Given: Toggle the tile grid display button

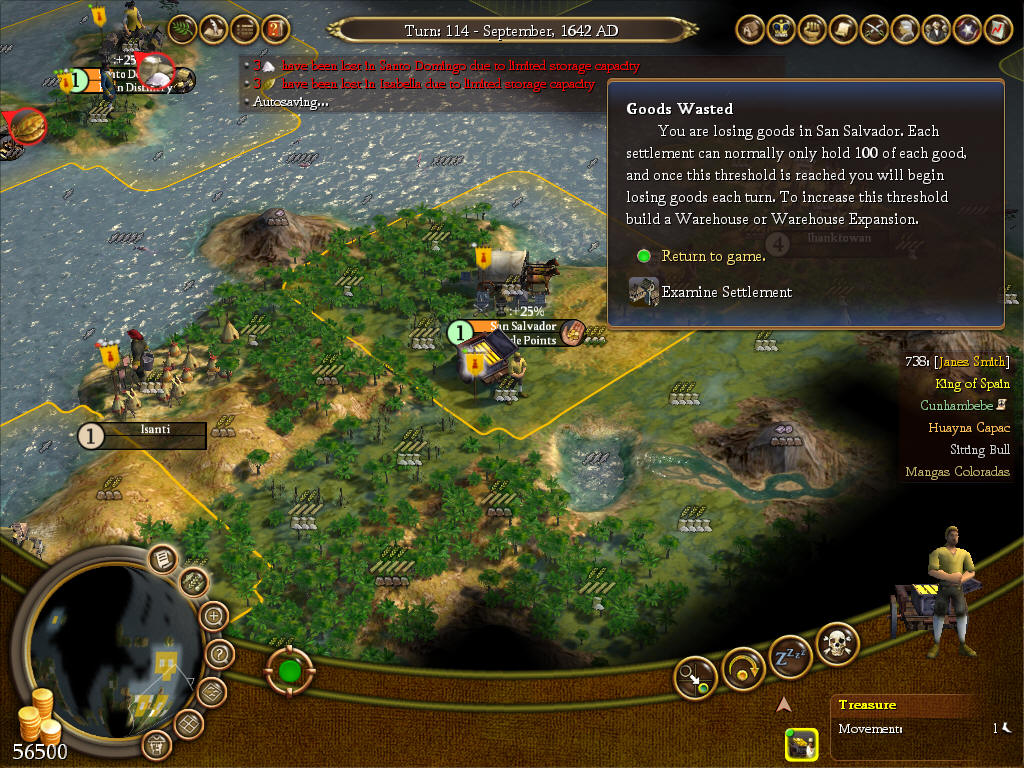Looking at the screenshot, I should pos(189,723).
